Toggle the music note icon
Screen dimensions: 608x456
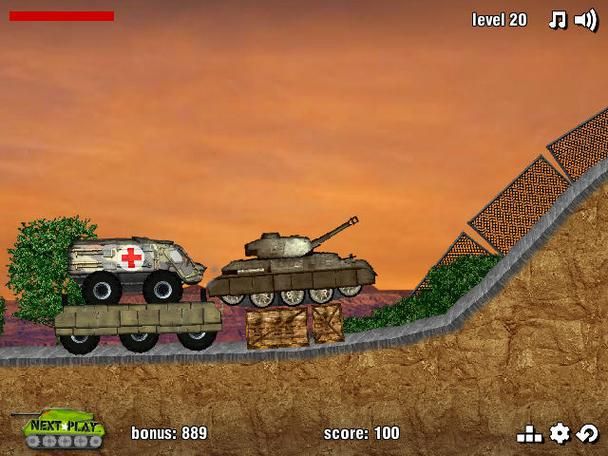[x=557, y=20]
